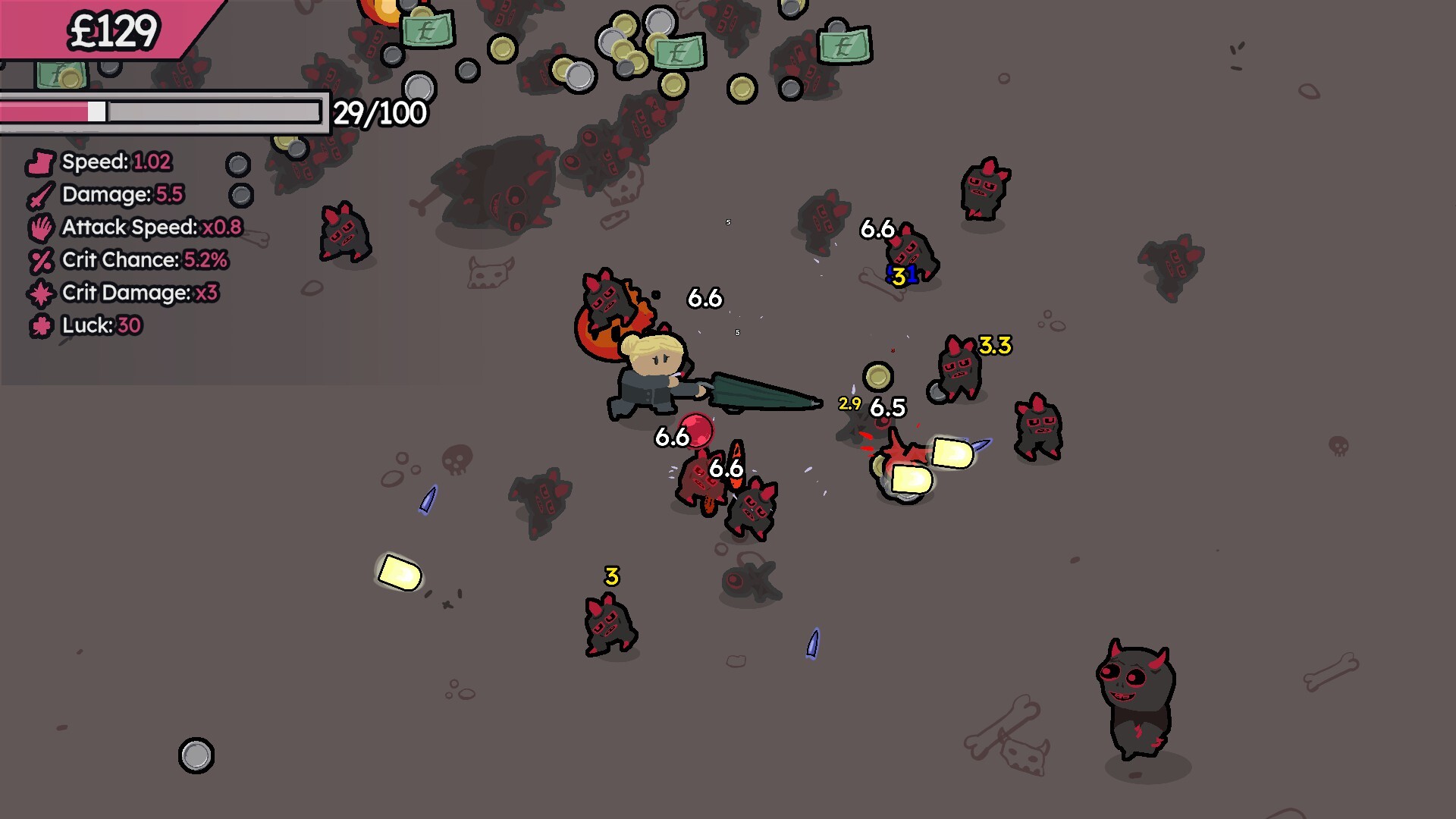Click the 29/100 health counter text
This screenshot has height=819, width=1456.
[x=378, y=114]
